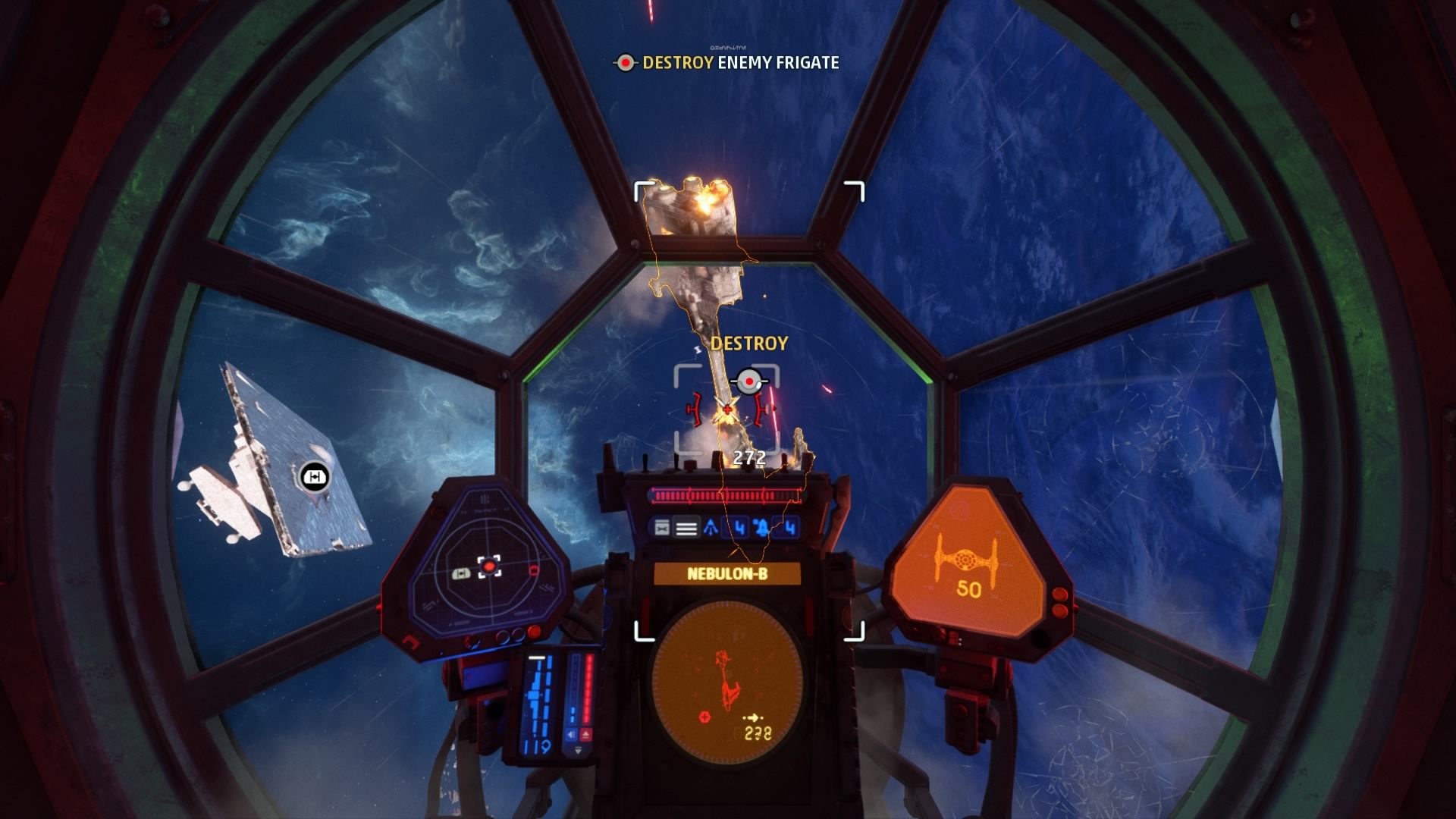Image resolution: width=1456 pixels, height=819 pixels.
Task: Click the friendly ship blip on the radar display
Action: coord(460,574)
